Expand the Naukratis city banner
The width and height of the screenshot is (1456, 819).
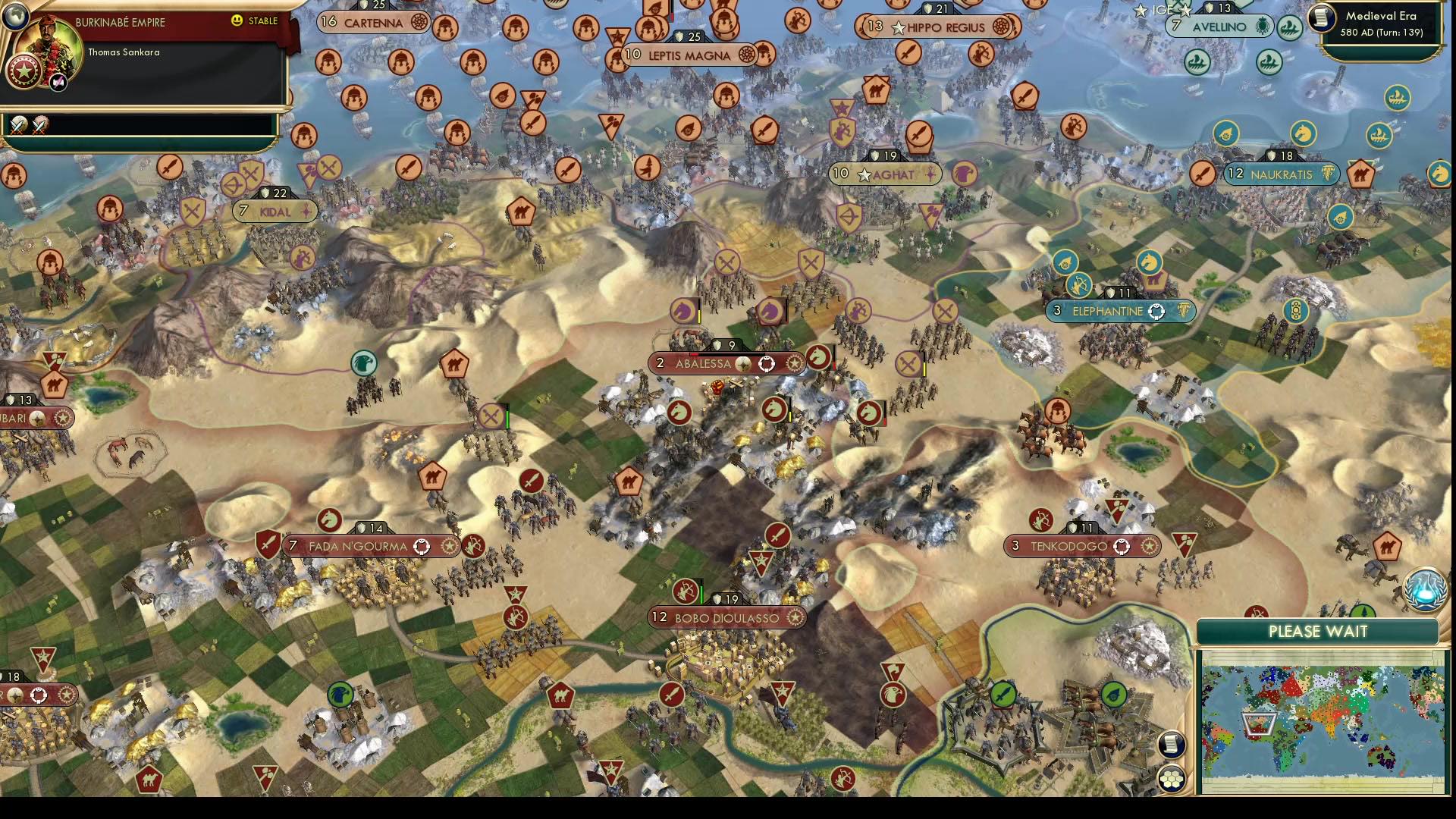1280,174
